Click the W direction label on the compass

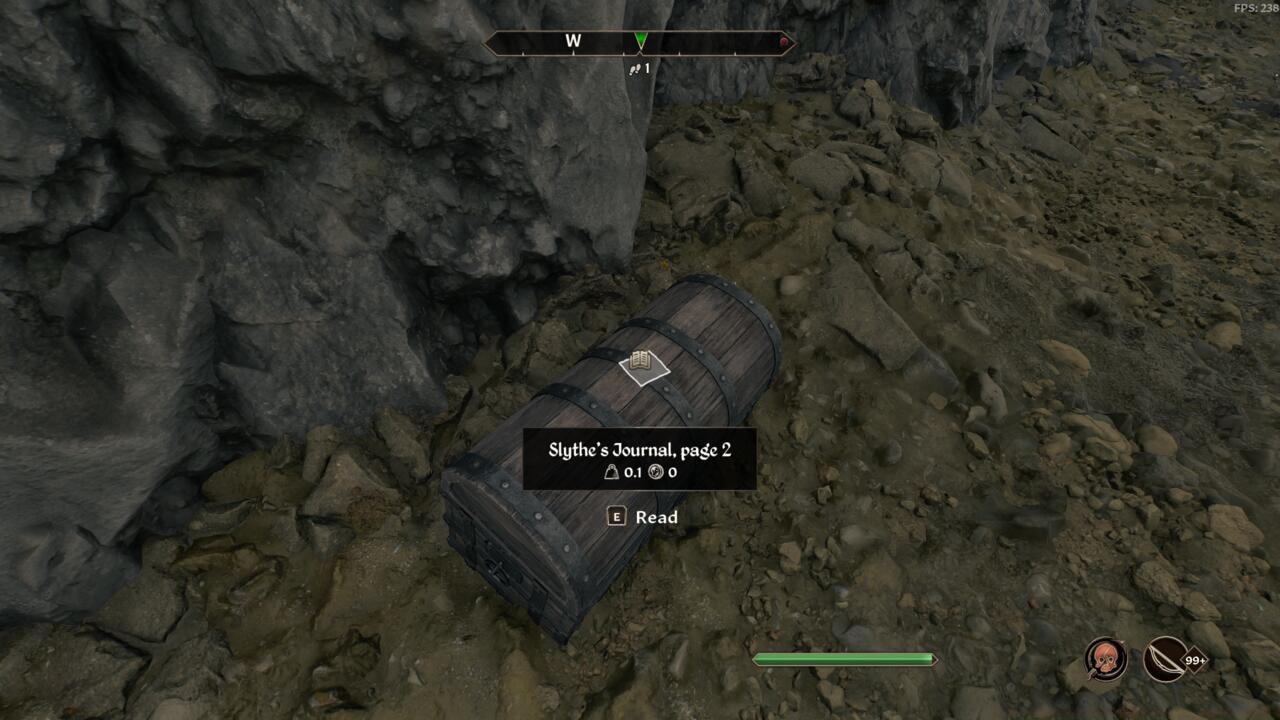point(573,42)
